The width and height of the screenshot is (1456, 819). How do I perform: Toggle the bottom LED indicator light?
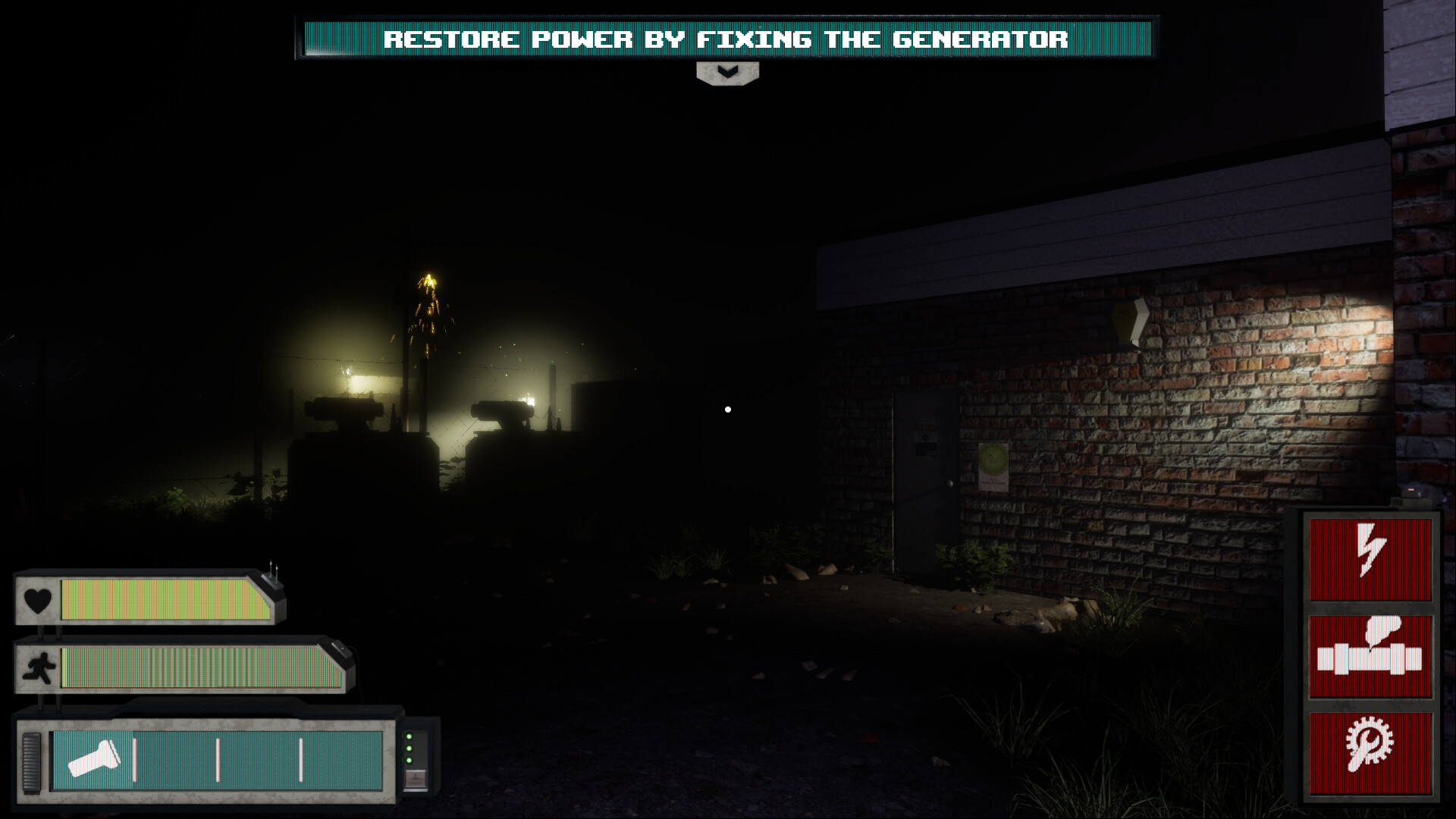409,760
